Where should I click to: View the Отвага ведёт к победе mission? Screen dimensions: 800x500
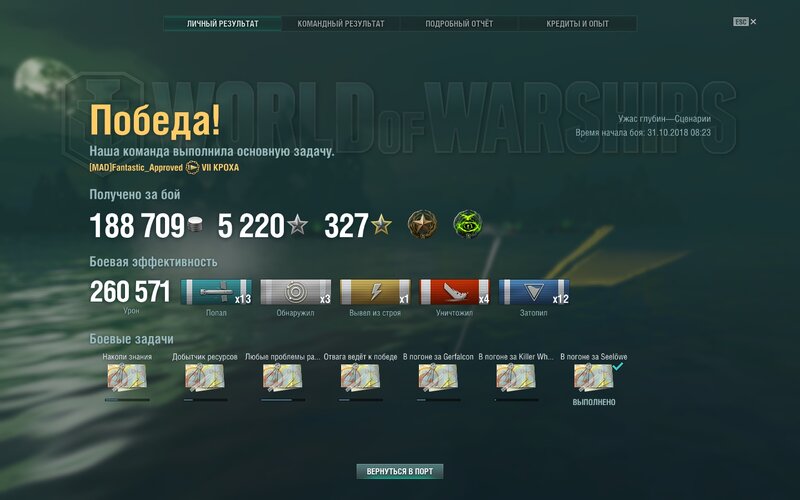360,377
